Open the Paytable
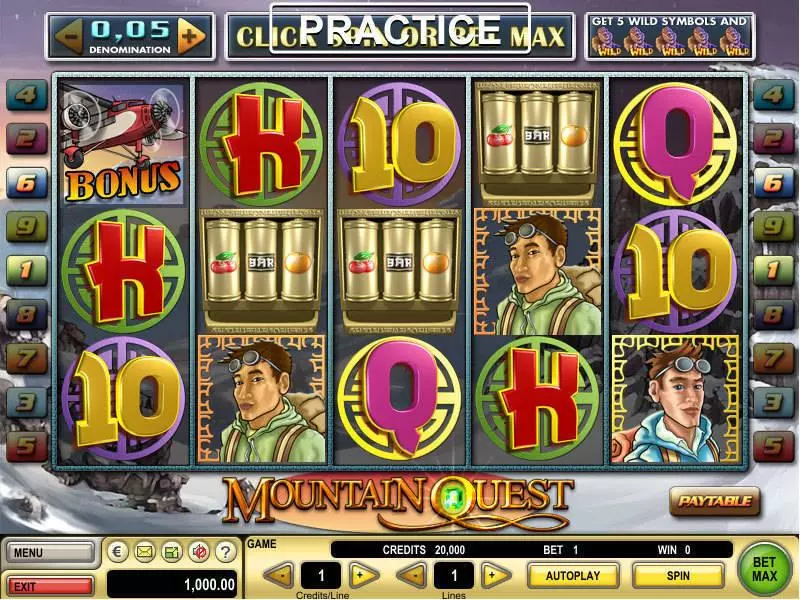This screenshot has width=800, height=600. coord(714,500)
